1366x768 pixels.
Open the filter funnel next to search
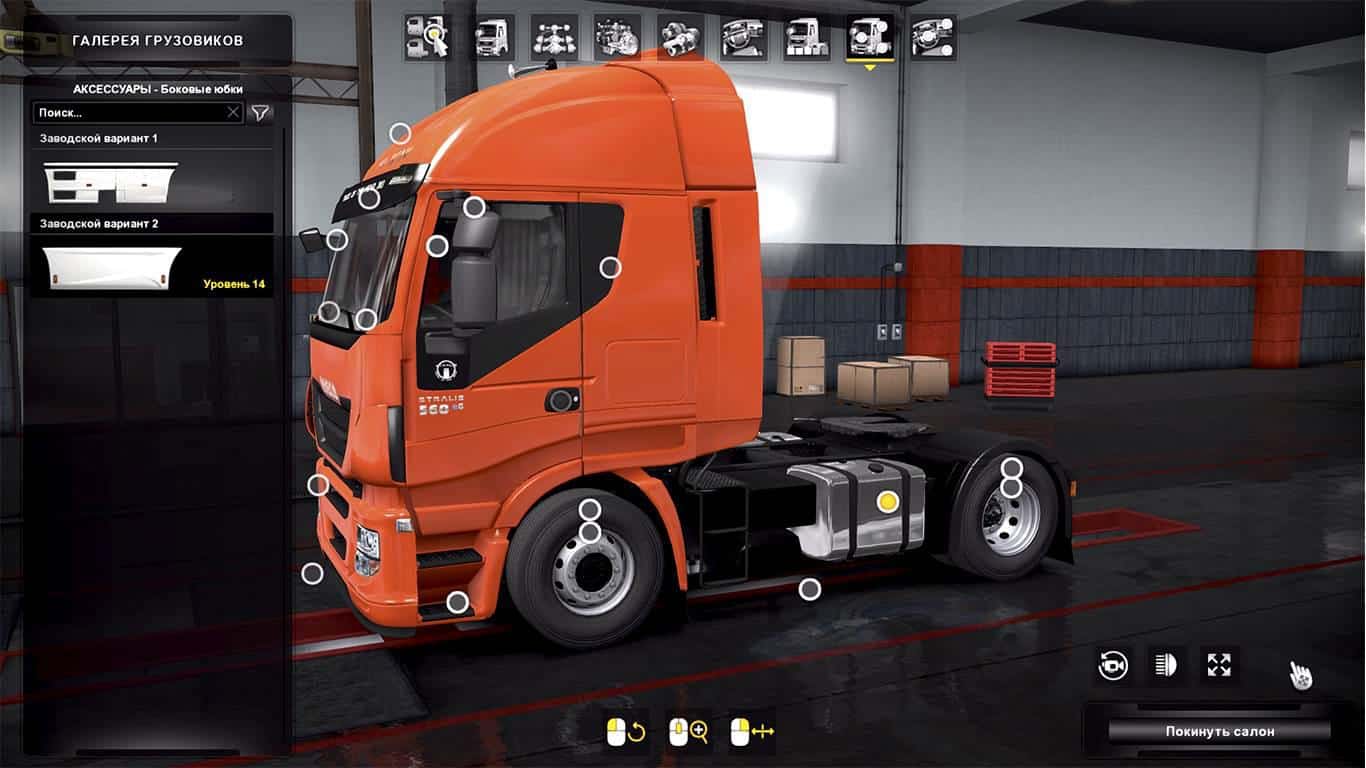tap(260, 113)
